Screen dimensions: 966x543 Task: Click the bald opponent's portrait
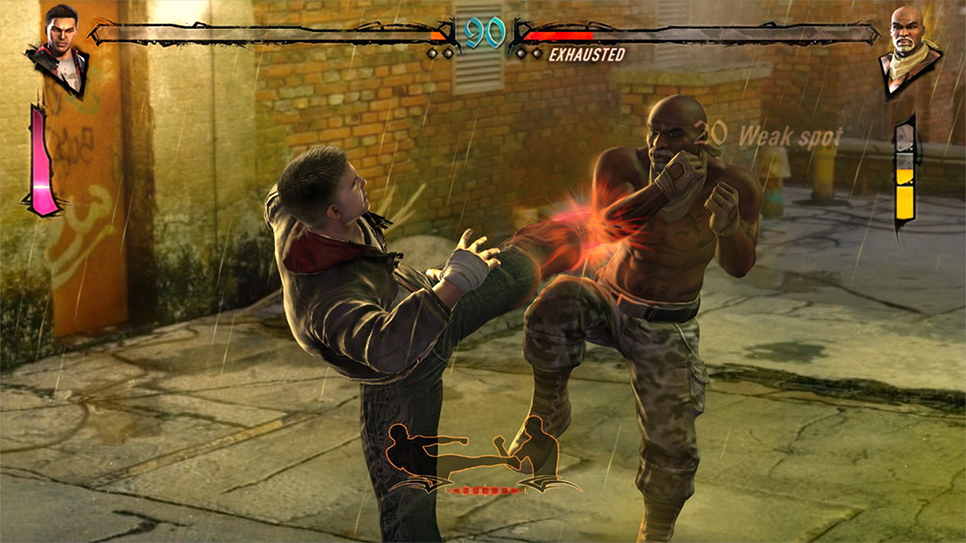tap(908, 47)
